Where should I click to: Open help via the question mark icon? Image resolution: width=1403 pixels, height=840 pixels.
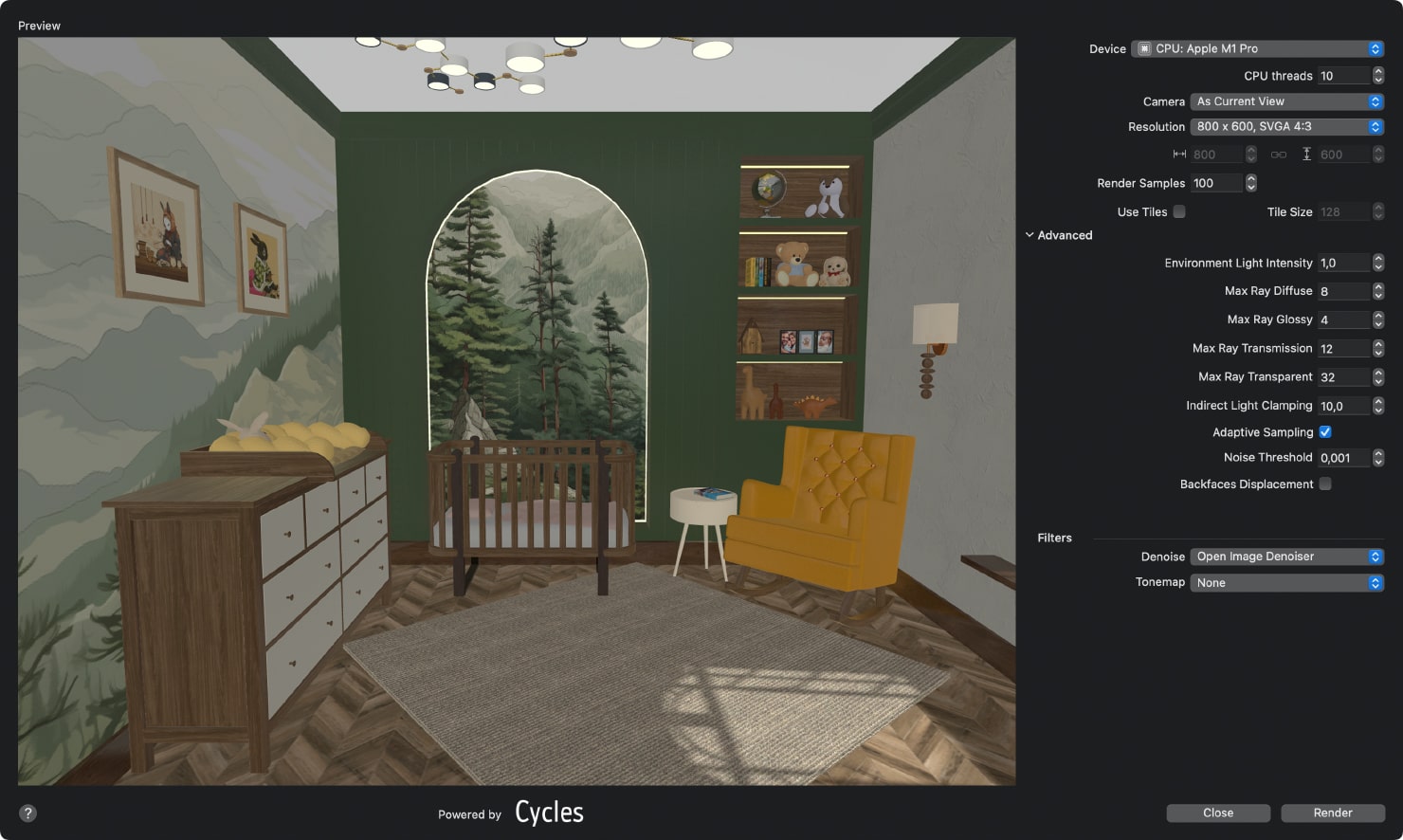pos(27,813)
